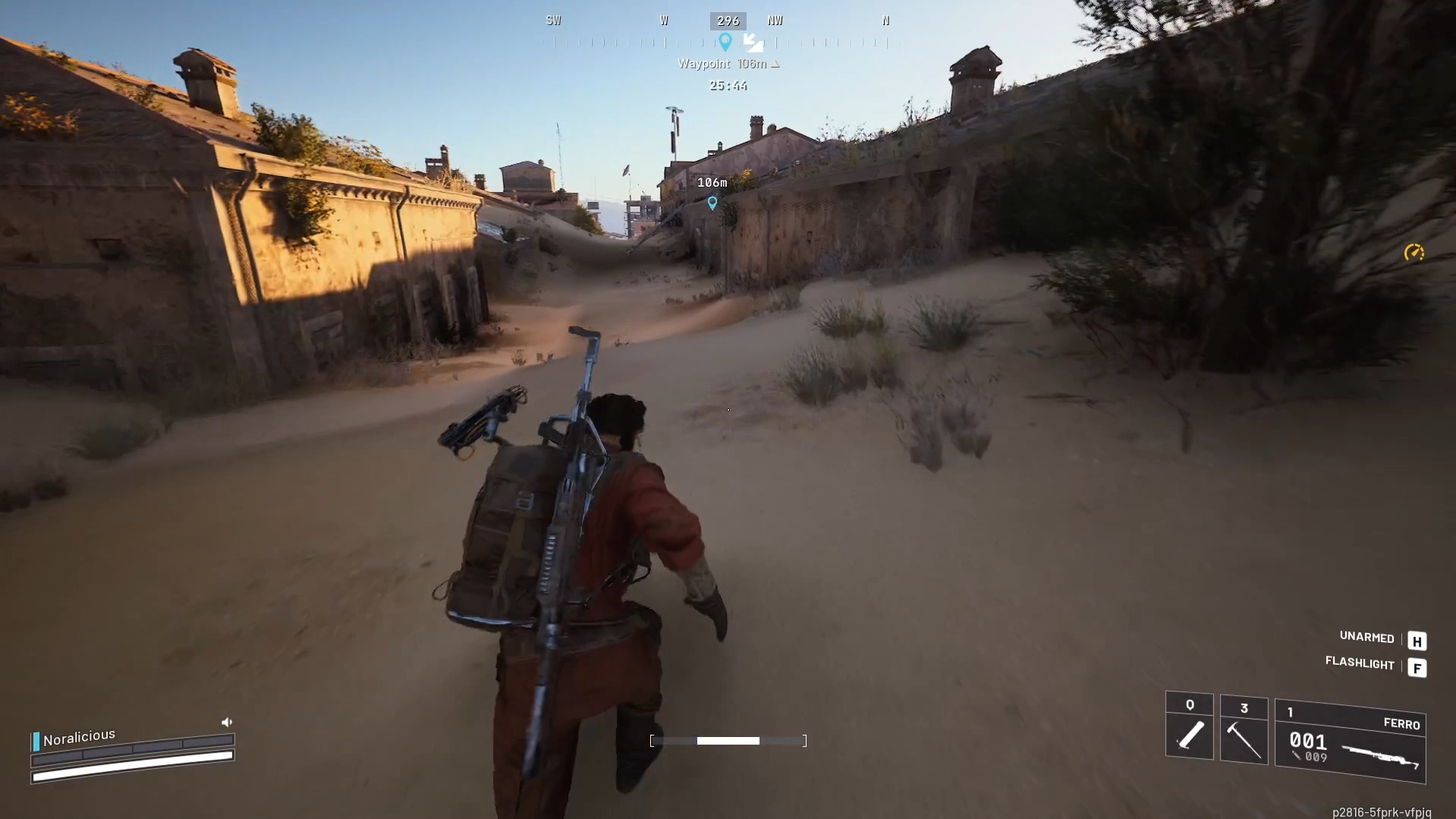Click the heading readout showing 296
The image size is (1456, 819).
(727, 20)
